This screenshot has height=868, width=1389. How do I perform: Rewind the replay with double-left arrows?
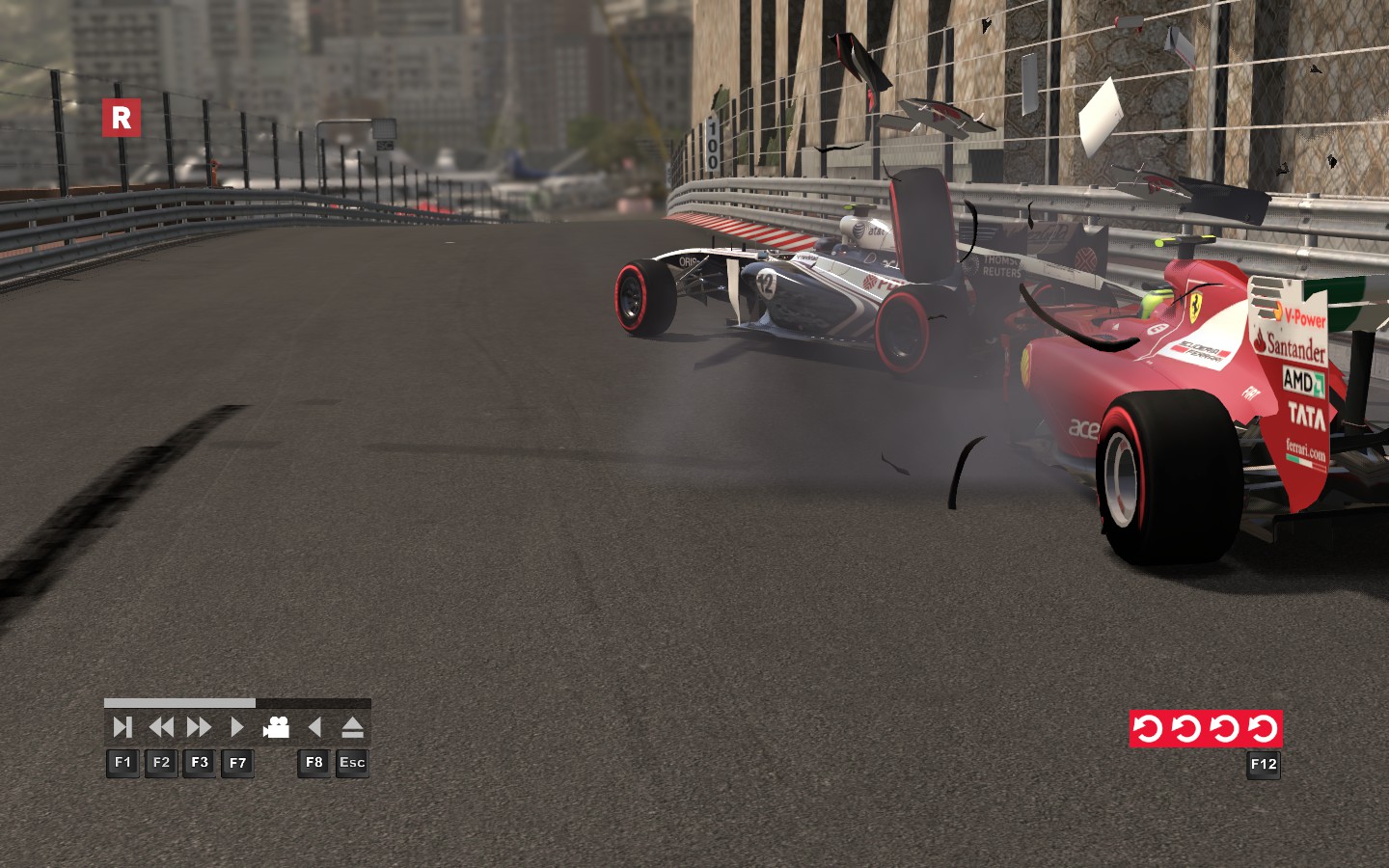161,727
